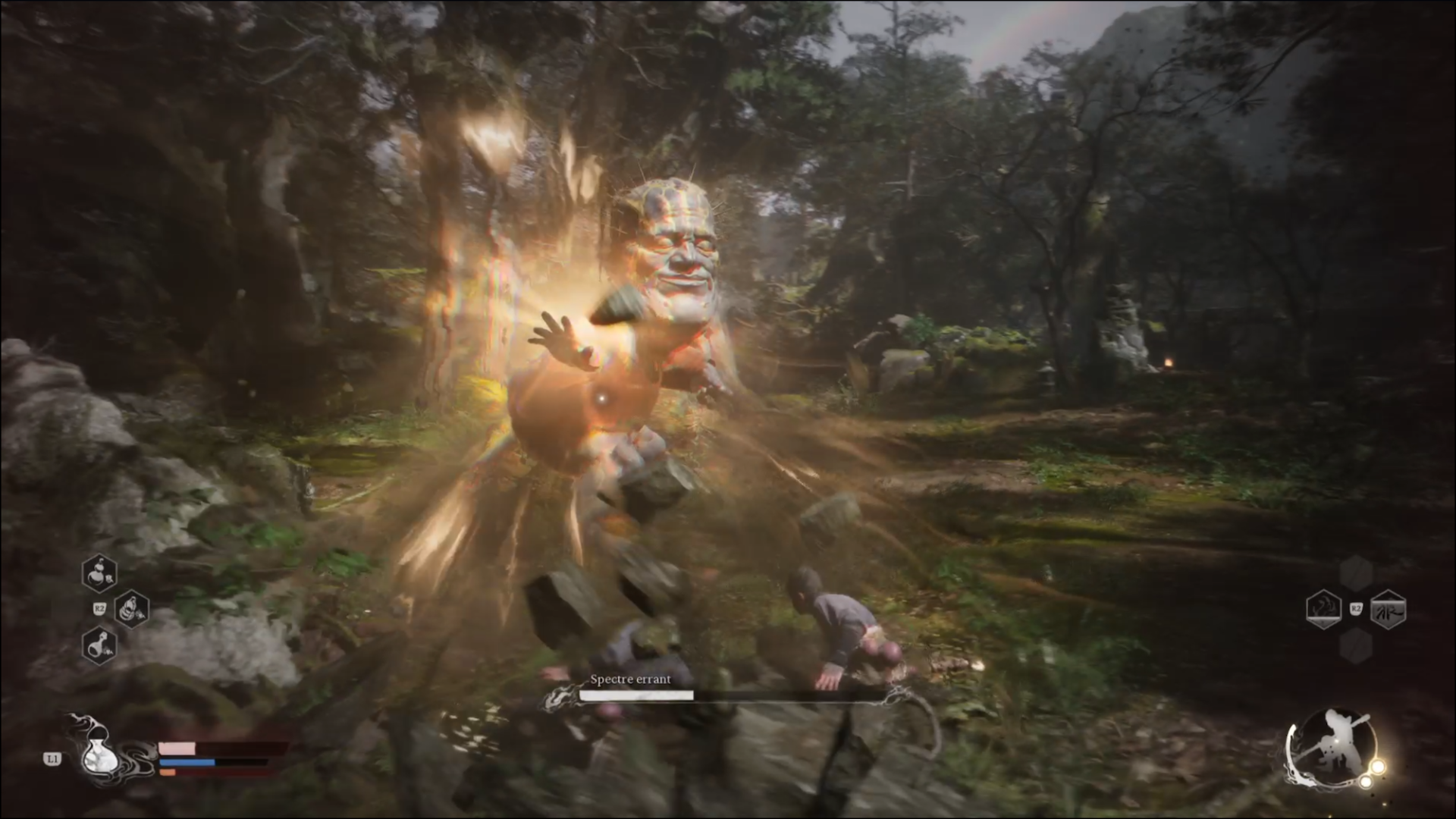Use the jar quick item beside R2
Screen dimensions: 1456x819
[x=132, y=609]
